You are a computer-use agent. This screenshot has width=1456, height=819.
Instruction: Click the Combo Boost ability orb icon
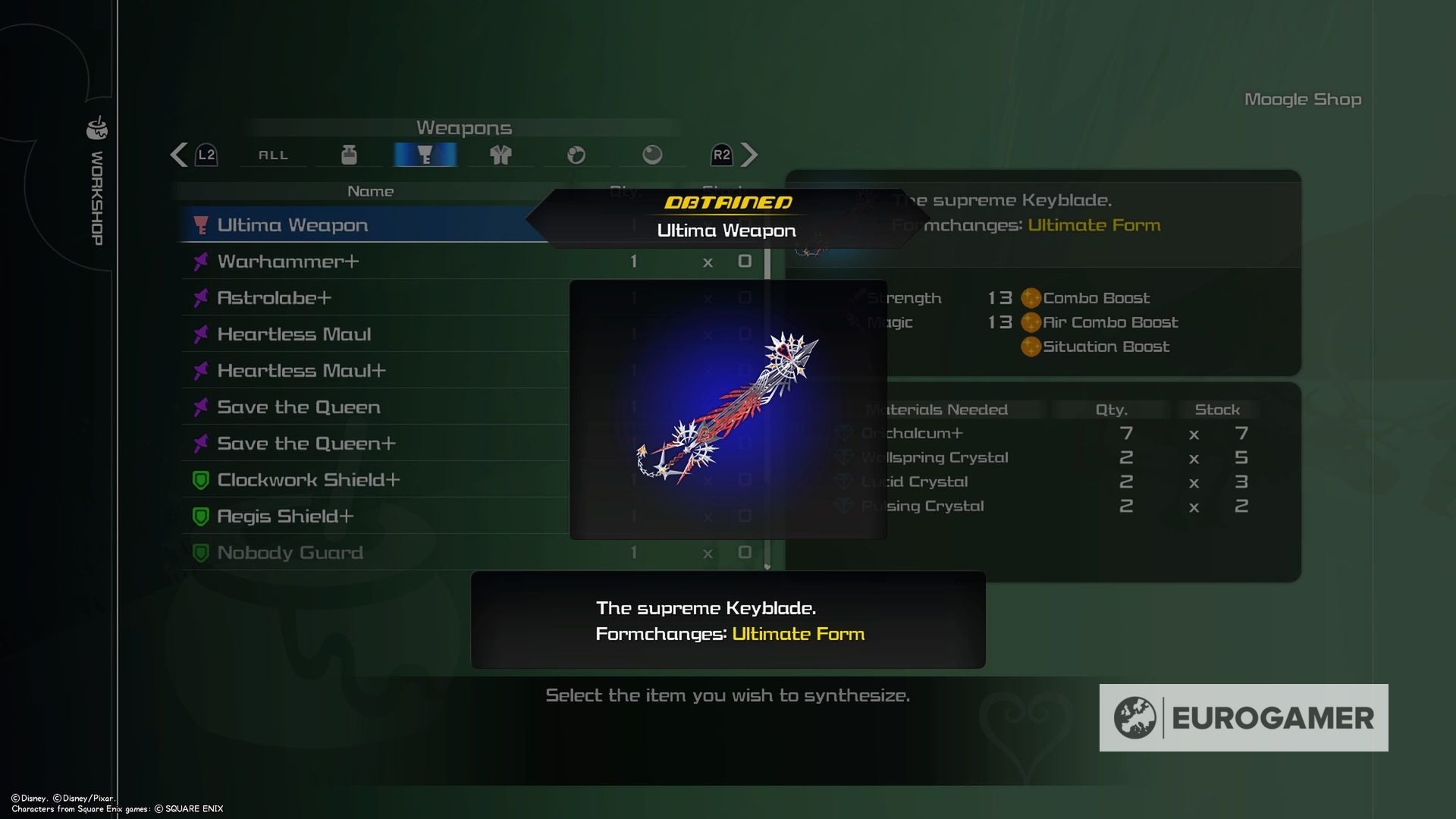click(1031, 298)
